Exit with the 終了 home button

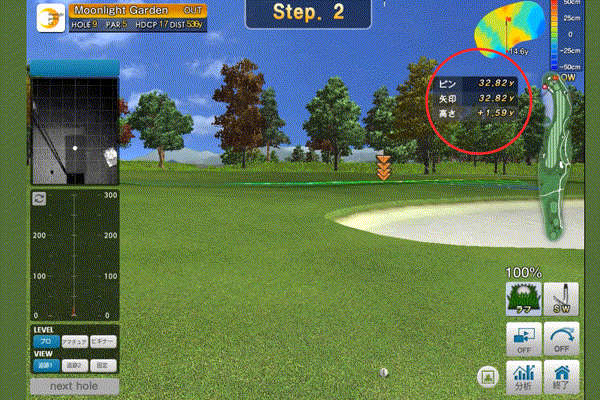[x=560, y=376]
